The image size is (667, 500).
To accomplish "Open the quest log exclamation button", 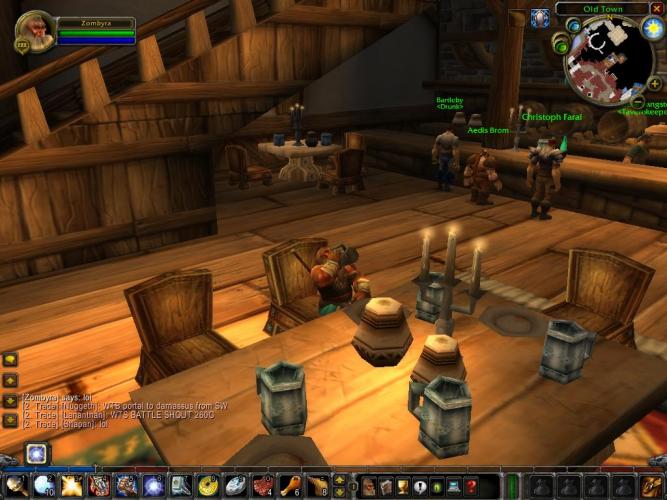I will click(x=420, y=486).
